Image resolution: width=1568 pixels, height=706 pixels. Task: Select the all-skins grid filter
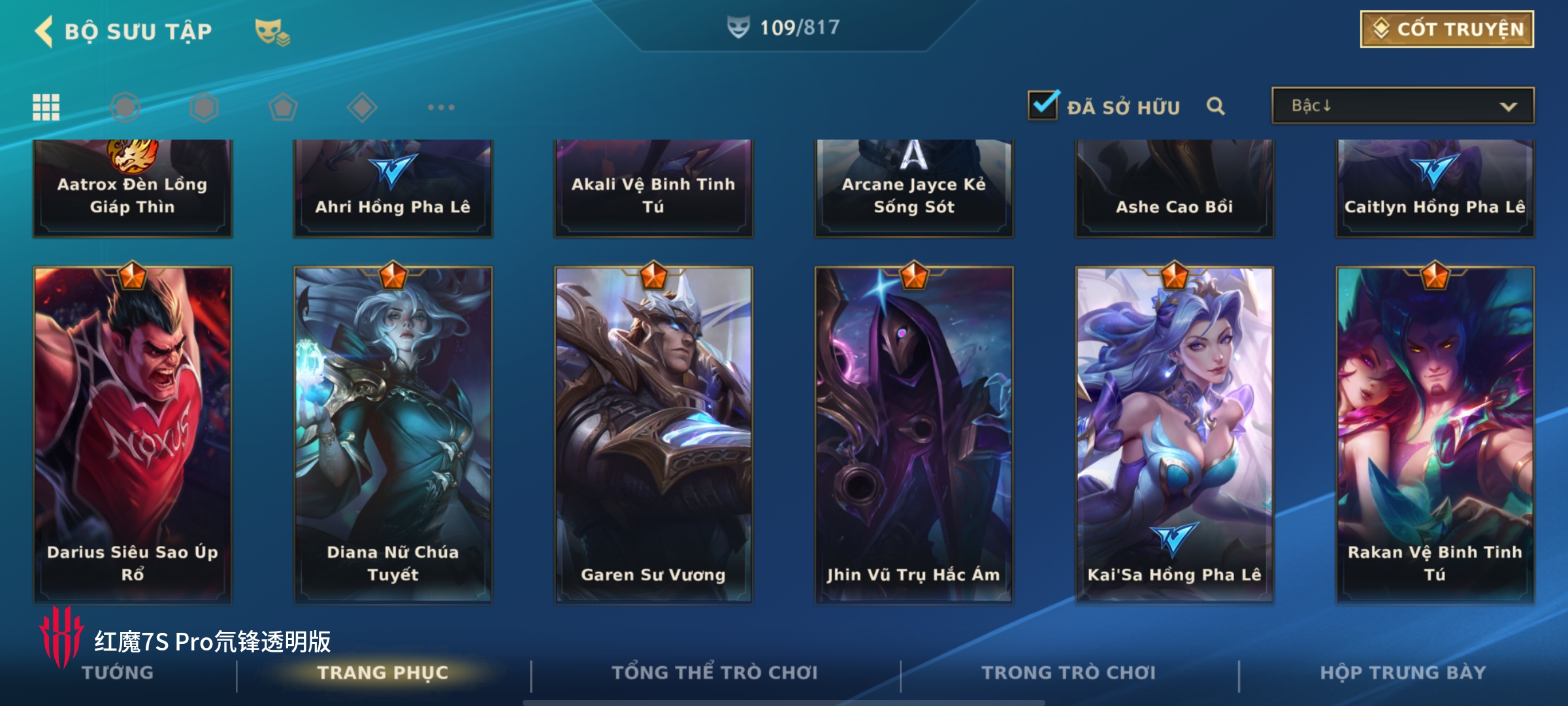click(46, 107)
